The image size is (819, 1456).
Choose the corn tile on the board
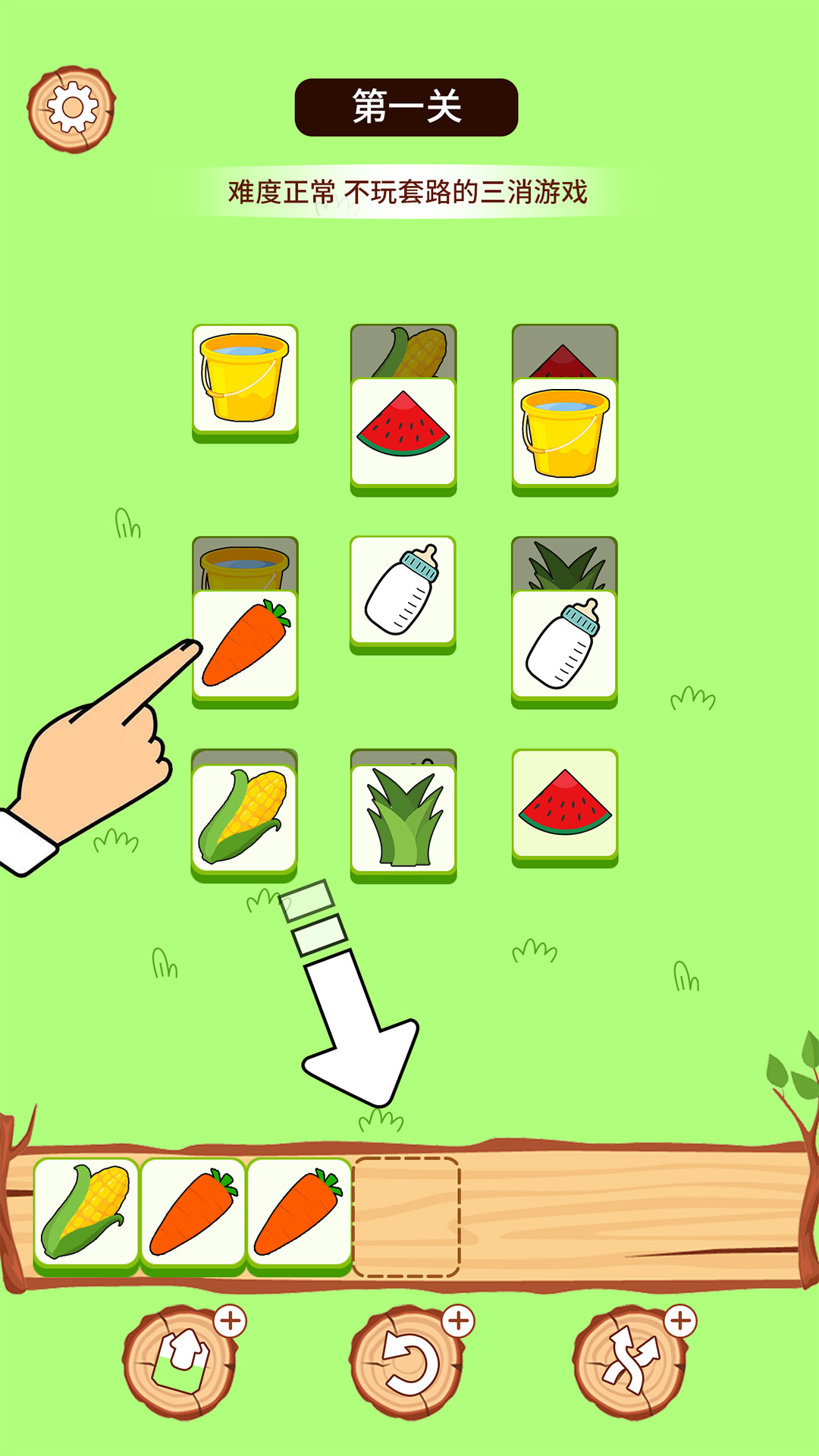coord(244,817)
